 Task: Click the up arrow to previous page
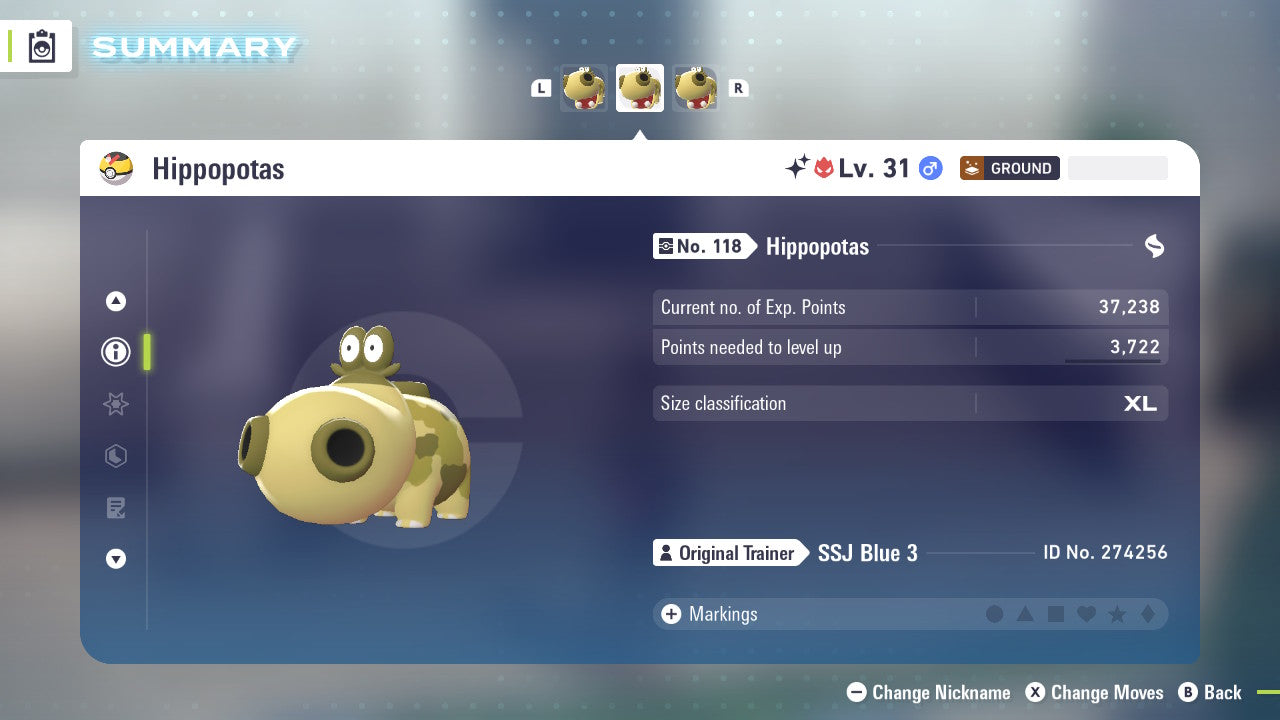tap(116, 301)
